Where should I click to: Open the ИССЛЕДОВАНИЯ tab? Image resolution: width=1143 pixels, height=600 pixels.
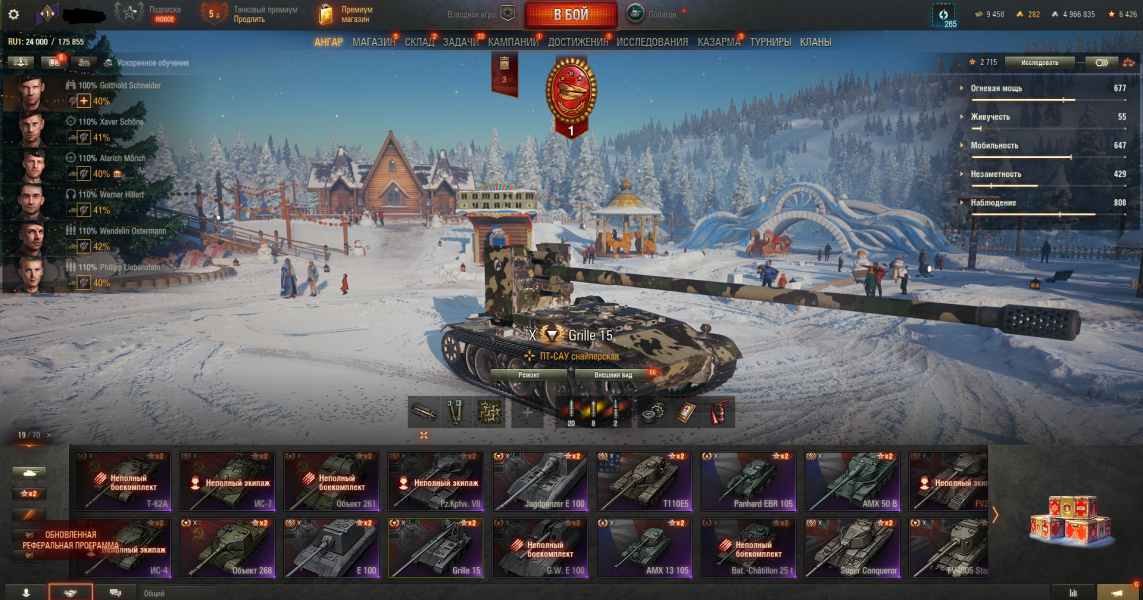(652, 43)
